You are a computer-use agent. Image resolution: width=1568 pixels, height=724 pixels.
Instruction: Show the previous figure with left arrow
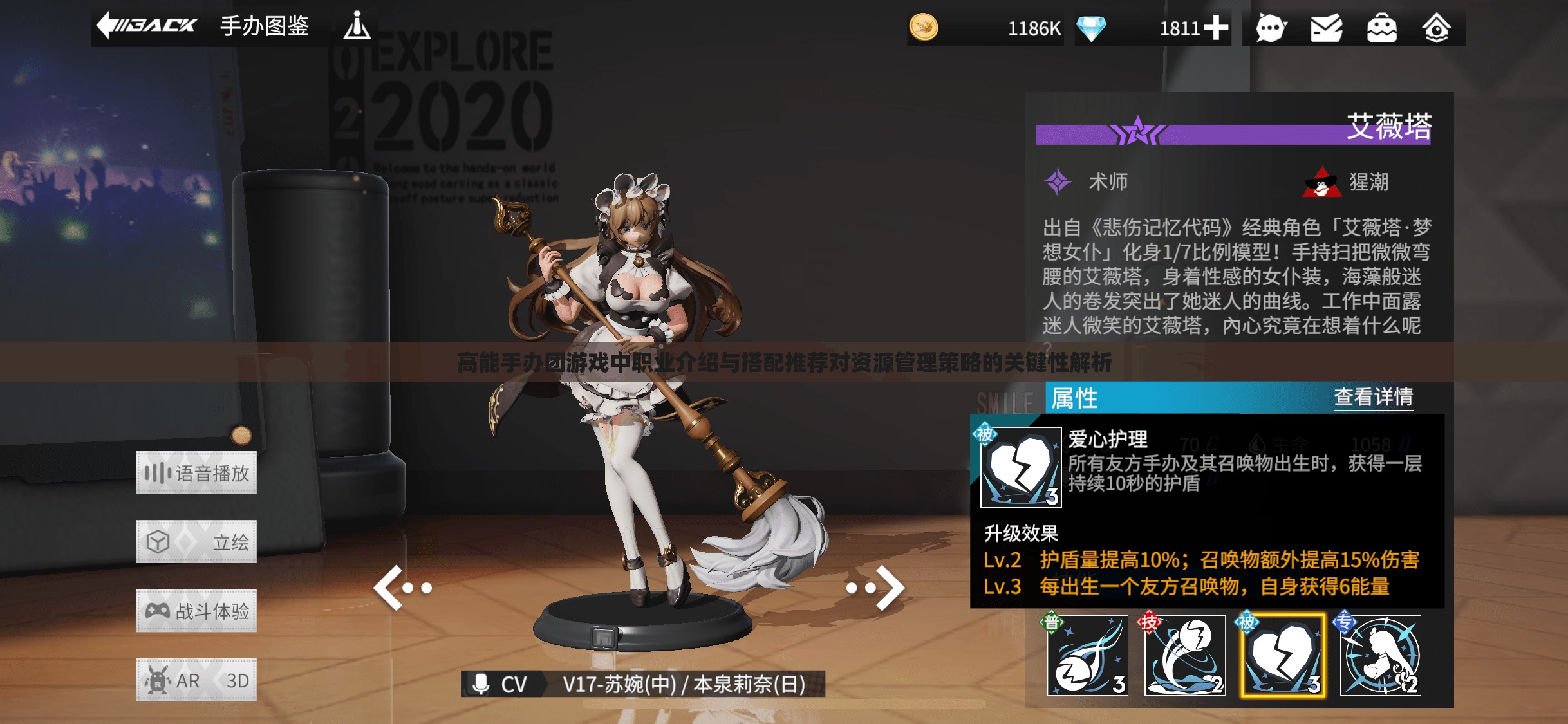[402, 588]
